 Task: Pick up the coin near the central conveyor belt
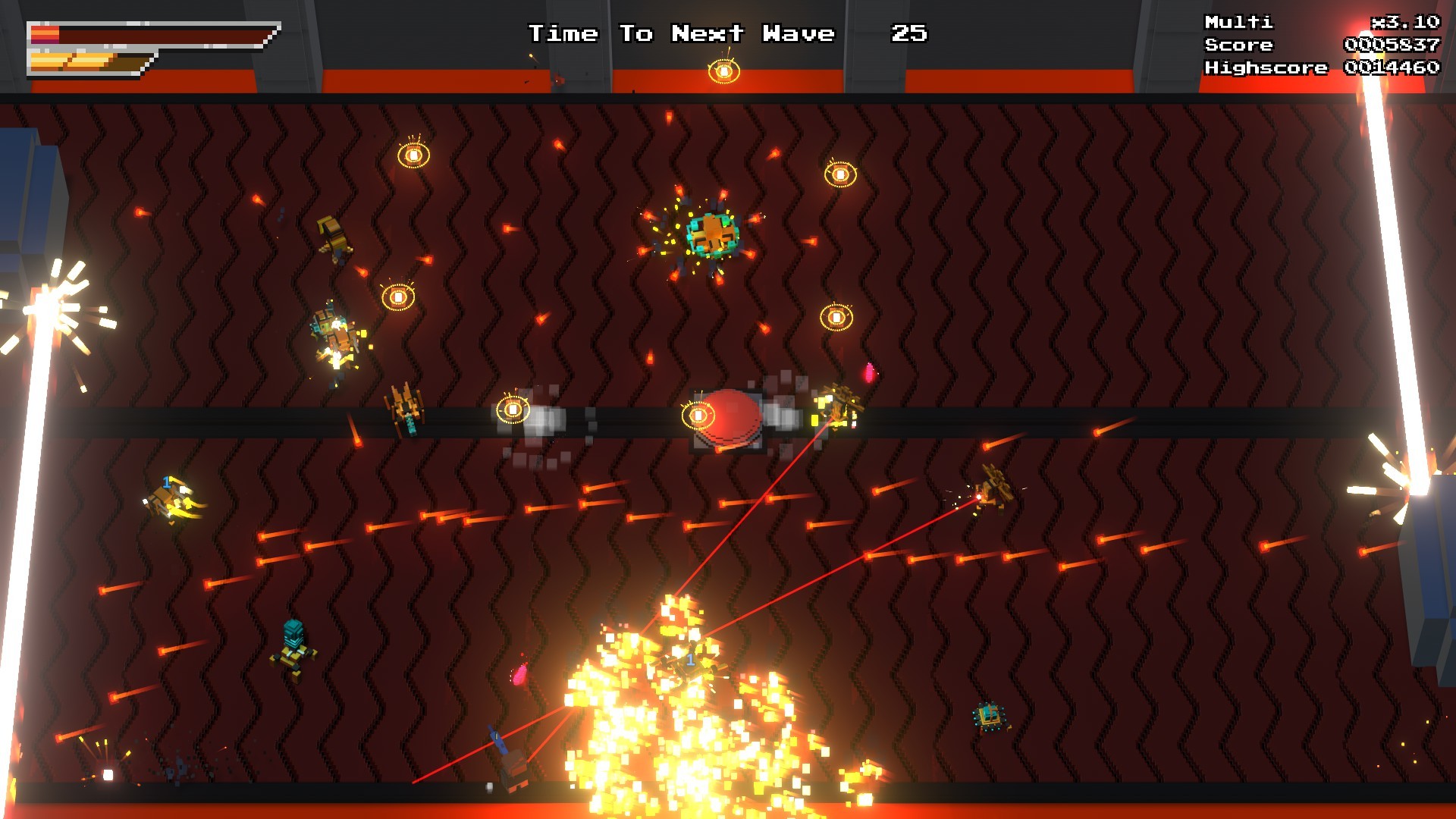[x=513, y=409]
